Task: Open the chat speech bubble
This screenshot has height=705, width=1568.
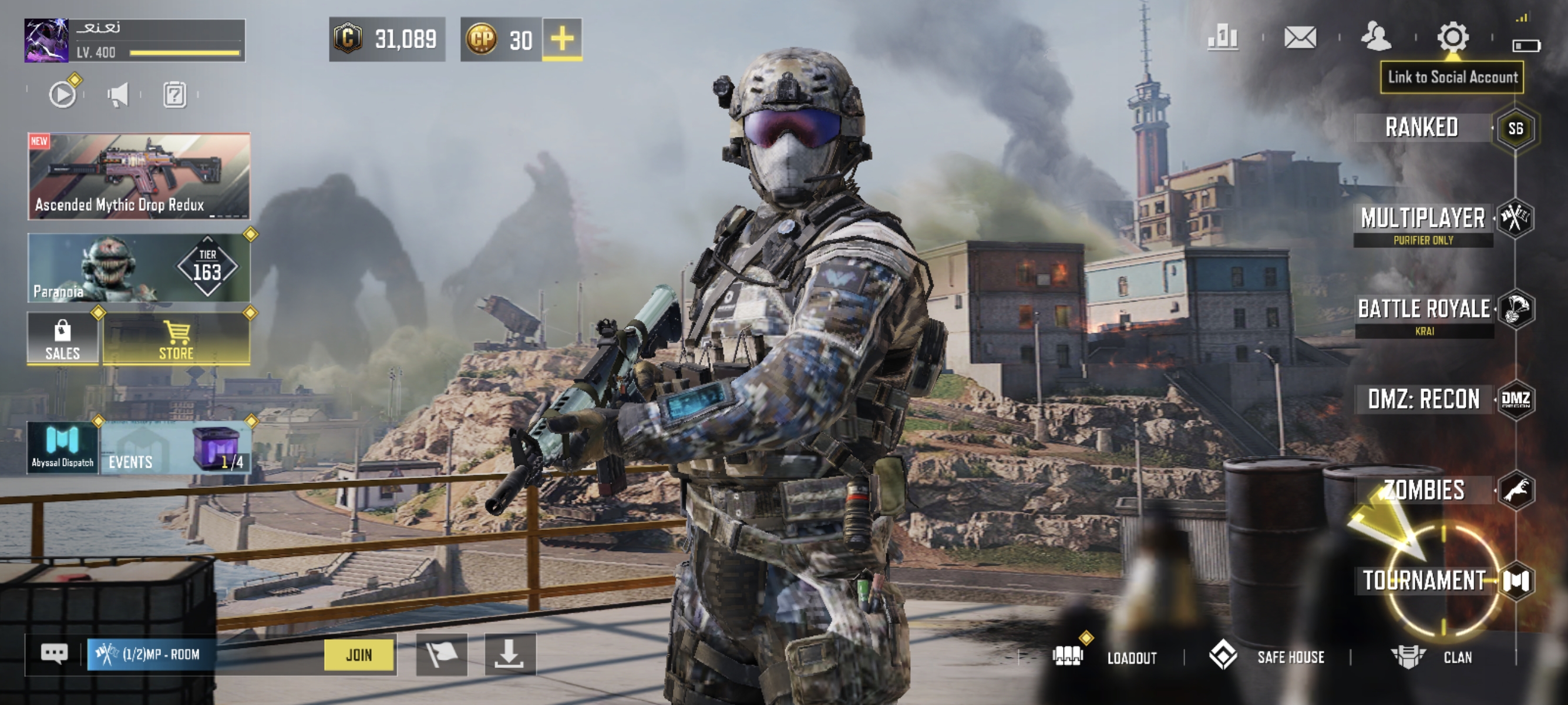Action: point(53,654)
